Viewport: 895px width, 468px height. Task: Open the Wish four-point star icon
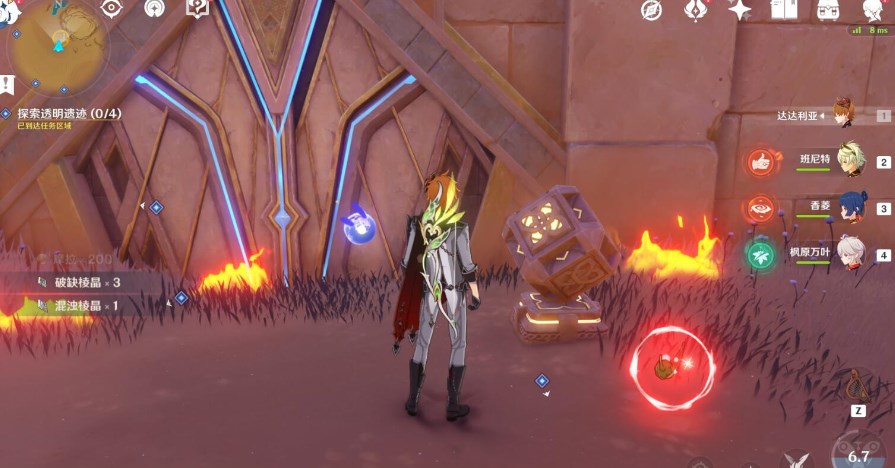click(x=740, y=11)
